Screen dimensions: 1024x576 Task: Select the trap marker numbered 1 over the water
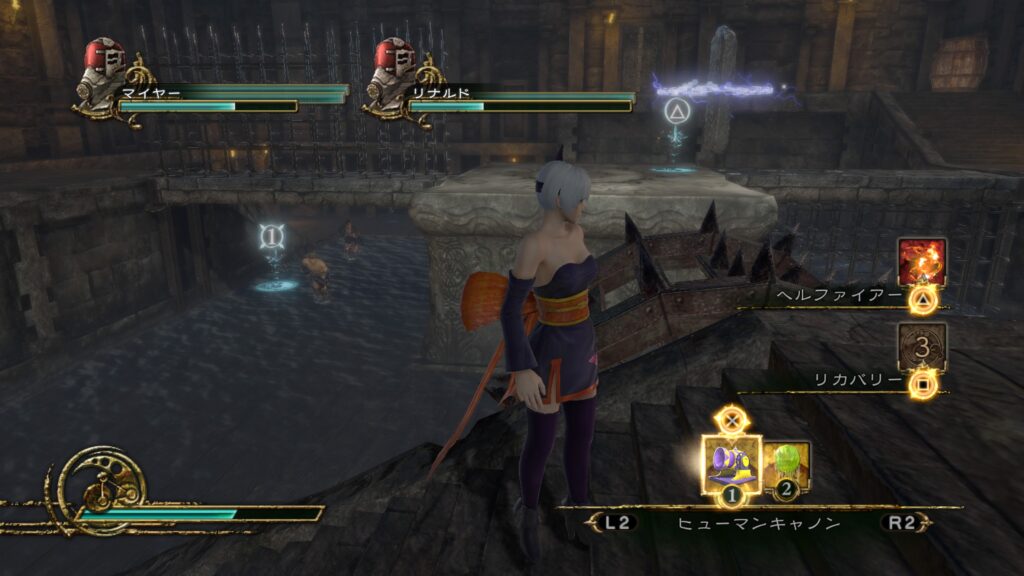pyautogui.click(x=271, y=237)
